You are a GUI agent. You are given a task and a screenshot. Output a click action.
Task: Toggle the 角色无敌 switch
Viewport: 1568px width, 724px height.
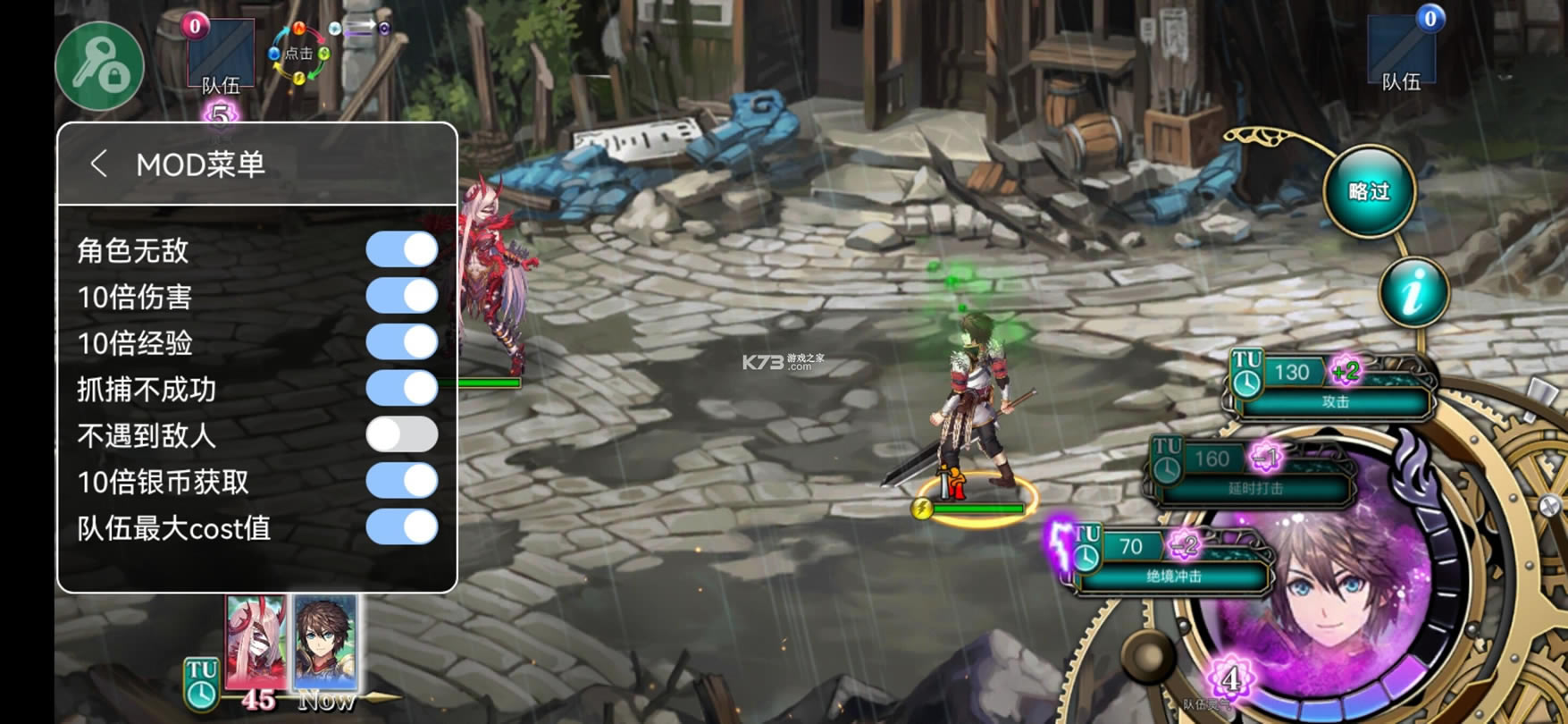(402, 250)
